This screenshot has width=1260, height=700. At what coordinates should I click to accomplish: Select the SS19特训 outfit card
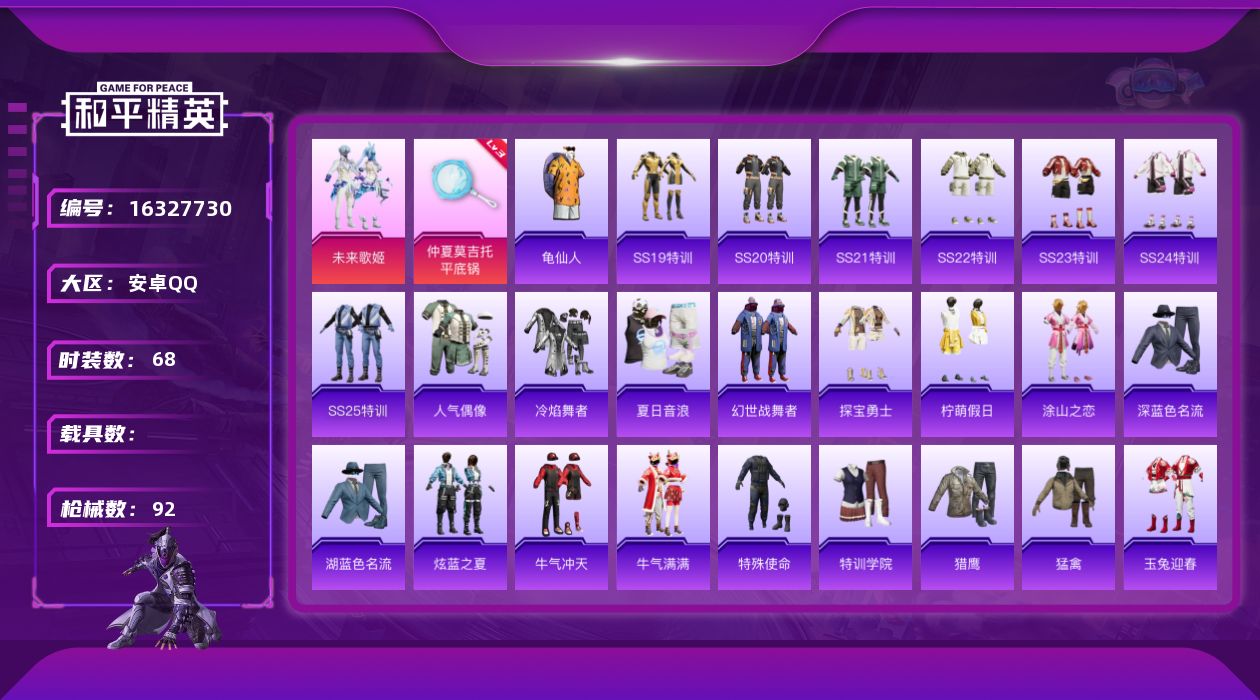click(x=663, y=210)
